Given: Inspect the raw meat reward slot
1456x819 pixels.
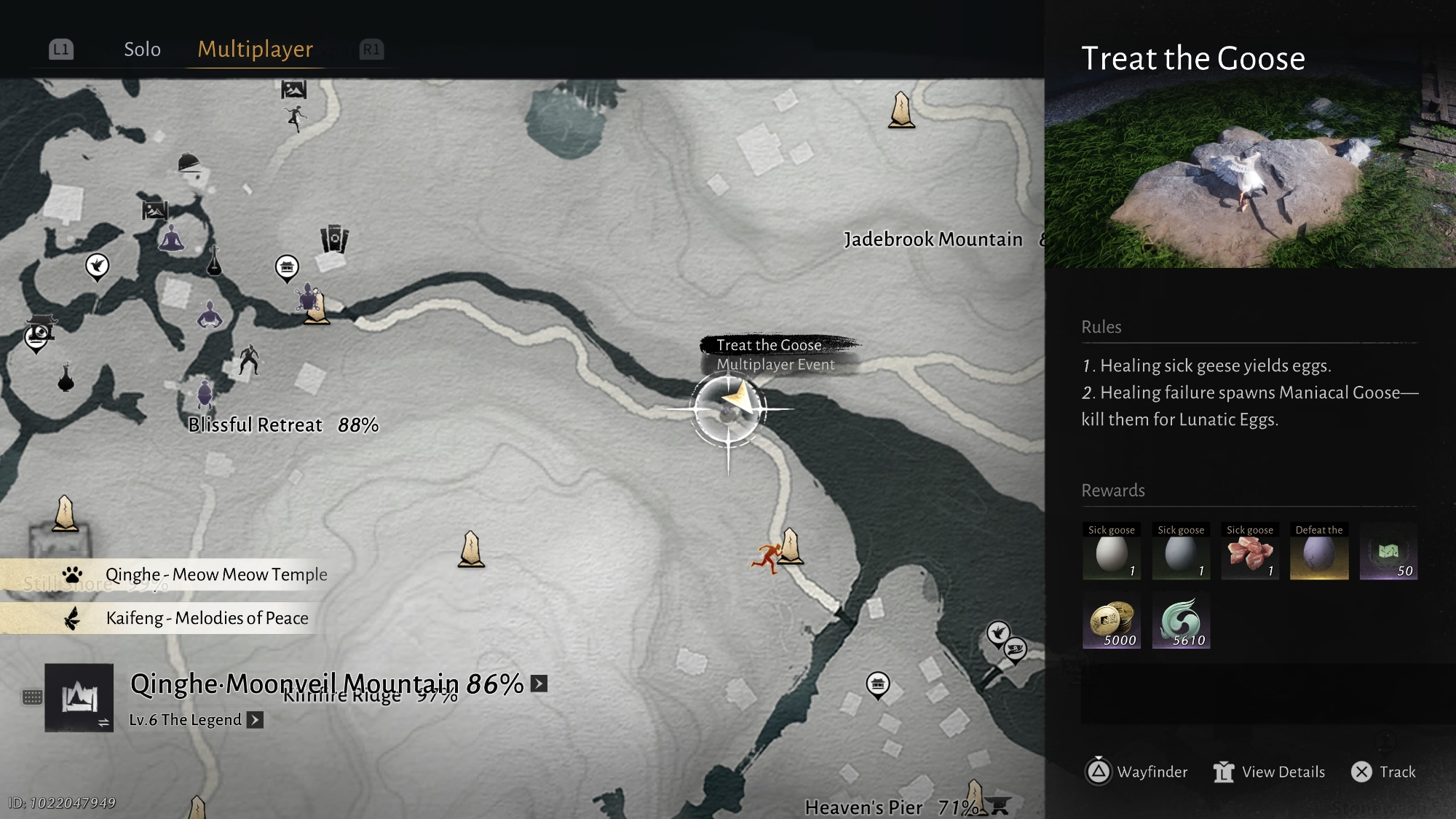Looking at the screenshot, I should click(1249, 552).
